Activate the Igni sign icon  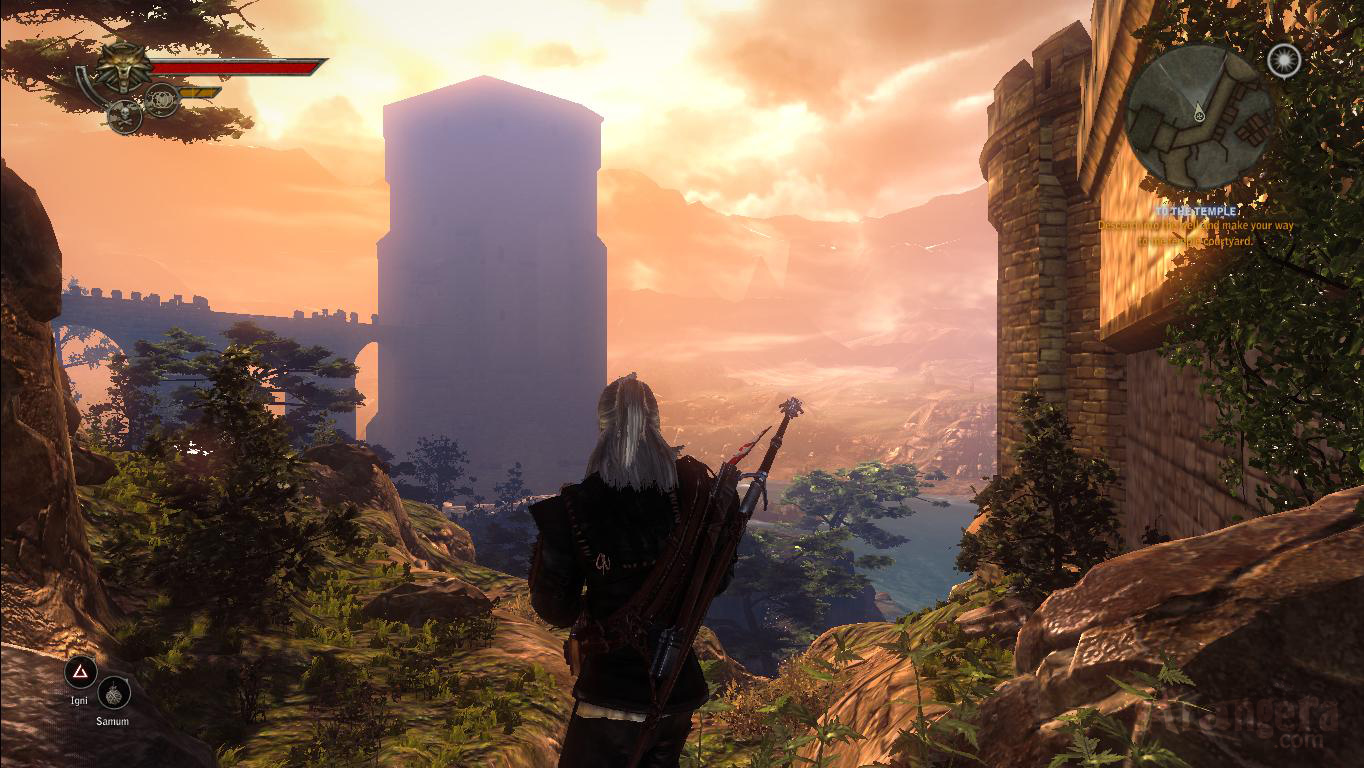(x=79, y=672)
